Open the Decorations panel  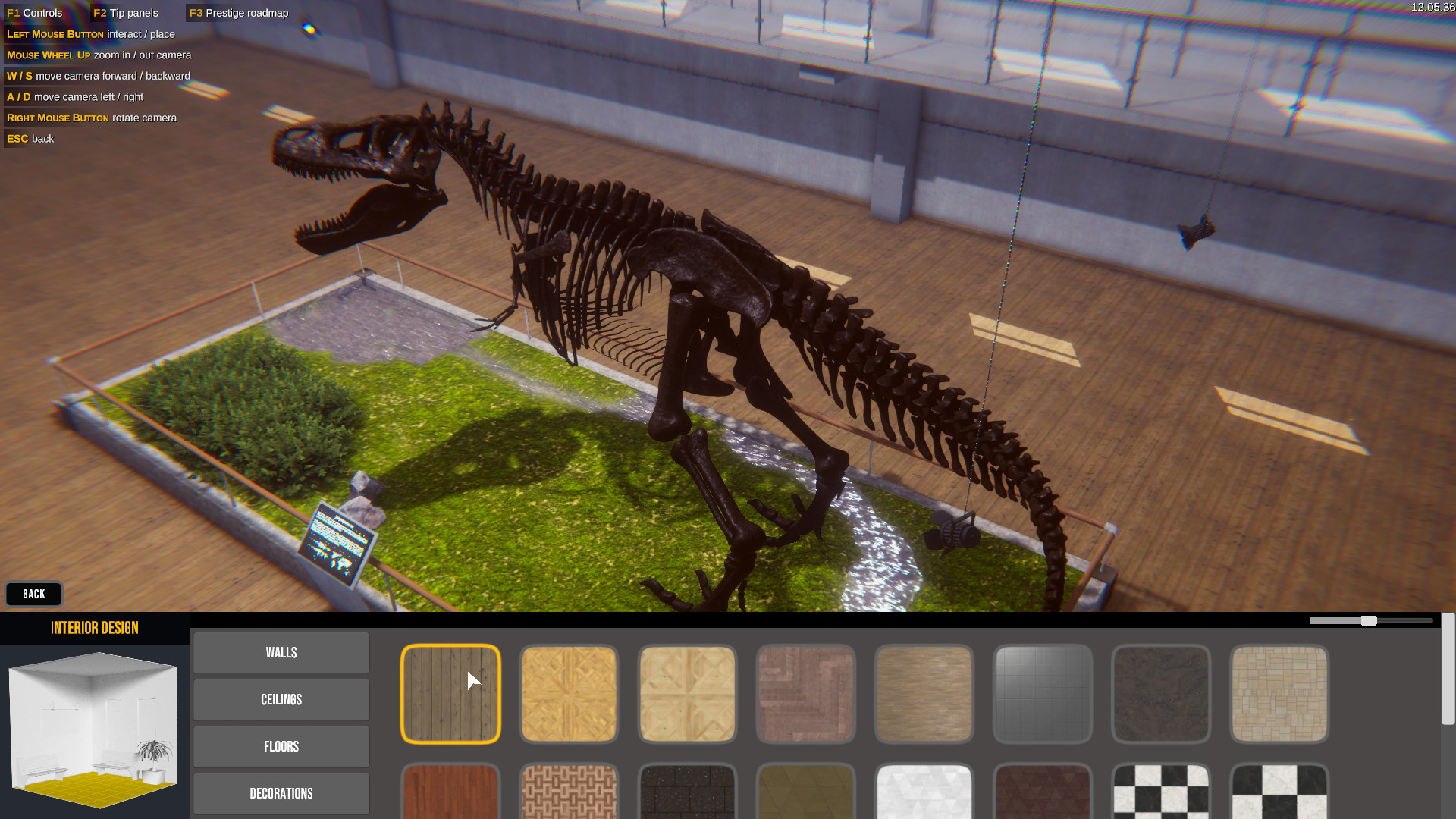pos(281,793)
